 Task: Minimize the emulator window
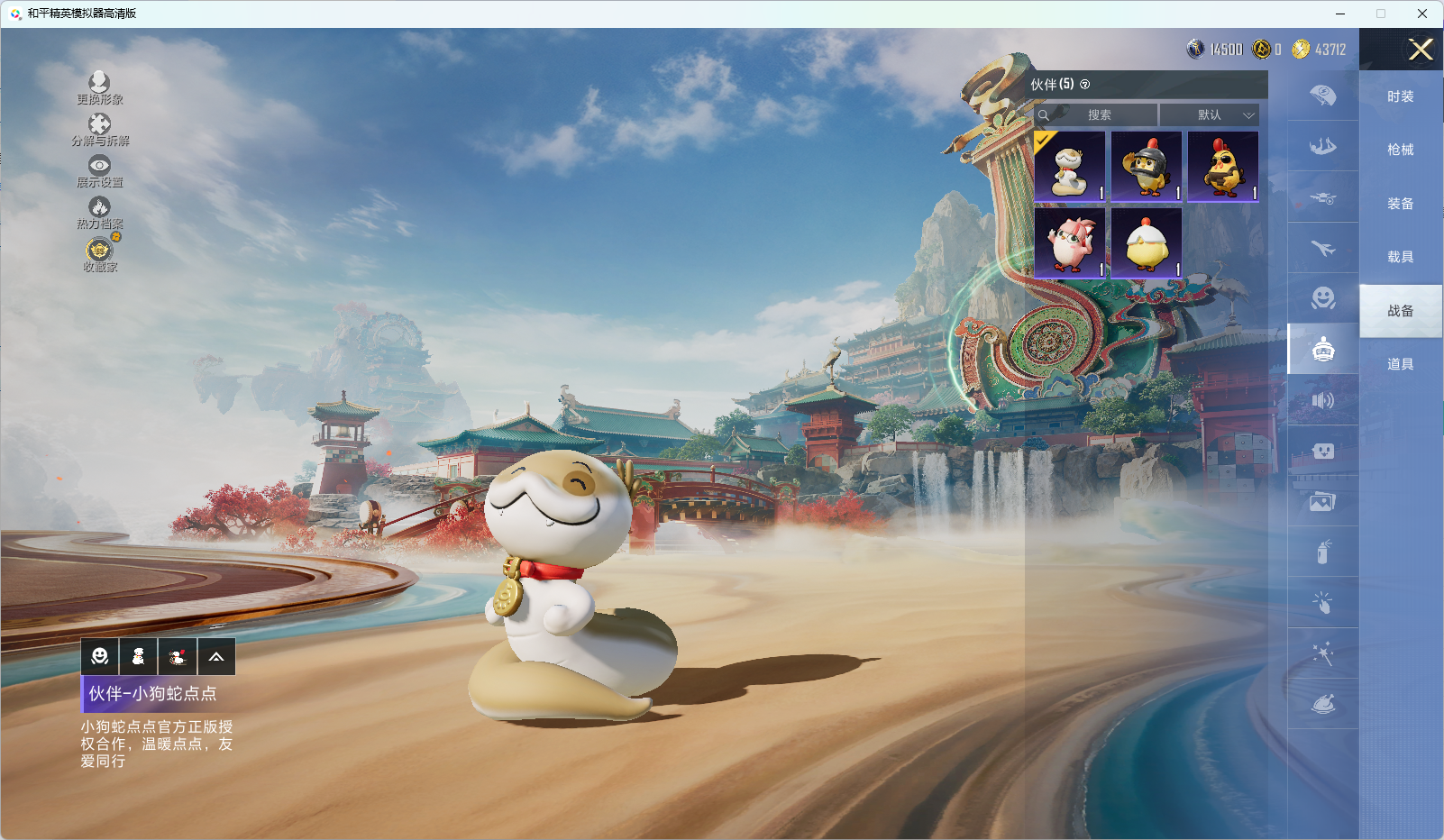1340,14
